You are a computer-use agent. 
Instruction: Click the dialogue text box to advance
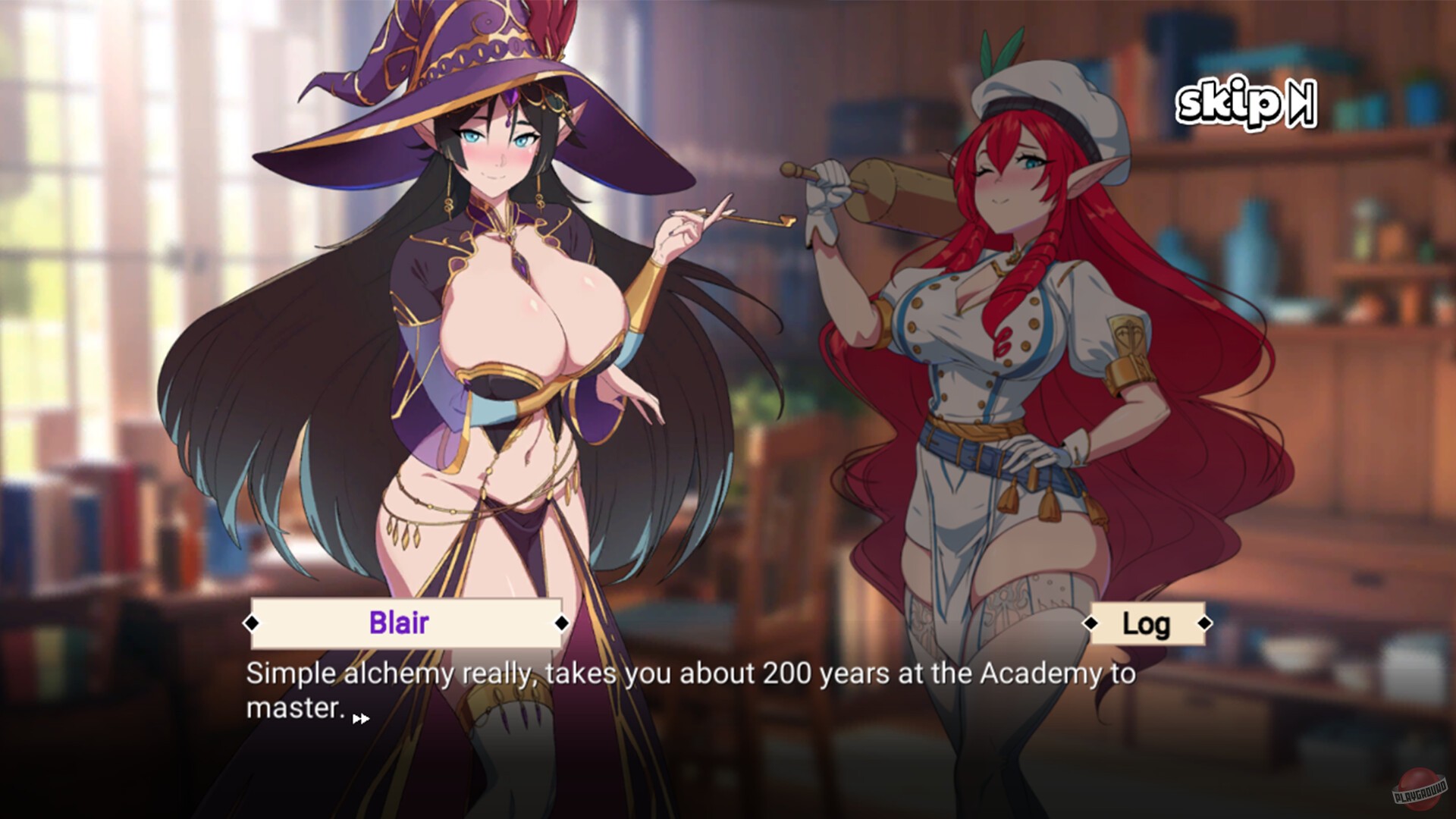(682, 690)
